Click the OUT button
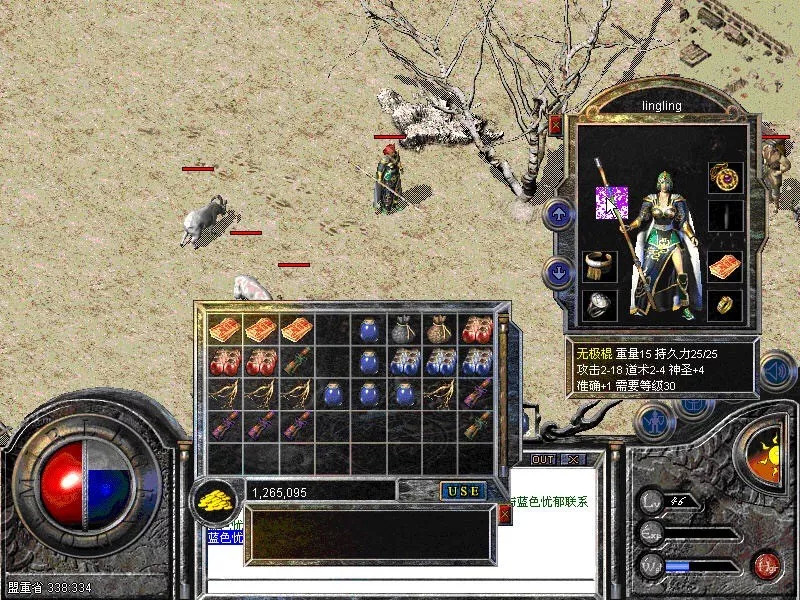Viewport: 800px width, 600px height. 542,460
